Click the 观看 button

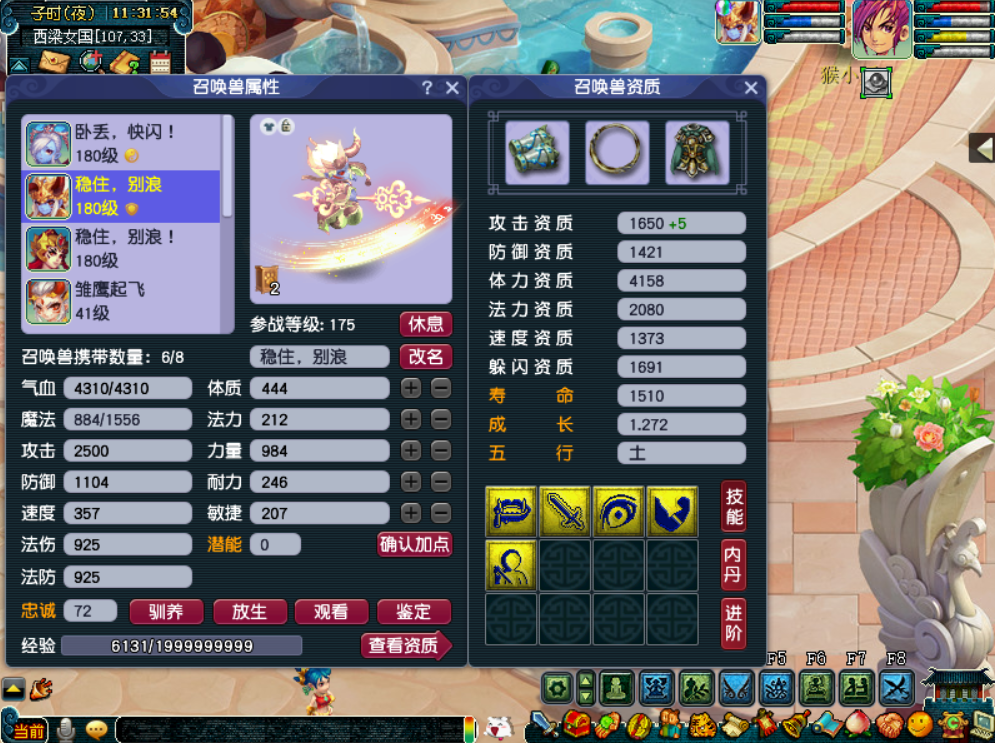pos(331,612)
